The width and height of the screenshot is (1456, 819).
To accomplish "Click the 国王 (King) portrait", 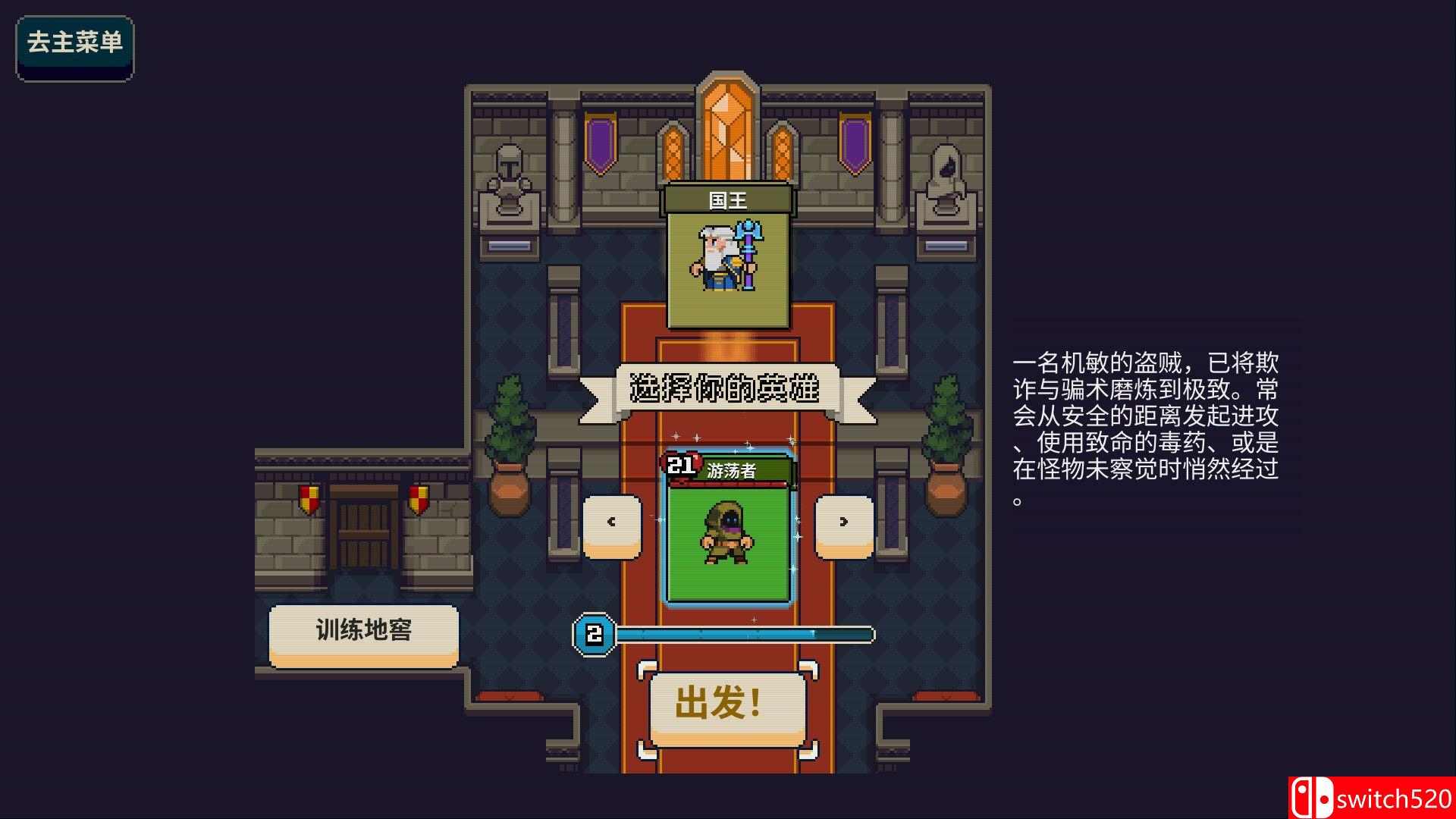I will [x=726, y=262].
